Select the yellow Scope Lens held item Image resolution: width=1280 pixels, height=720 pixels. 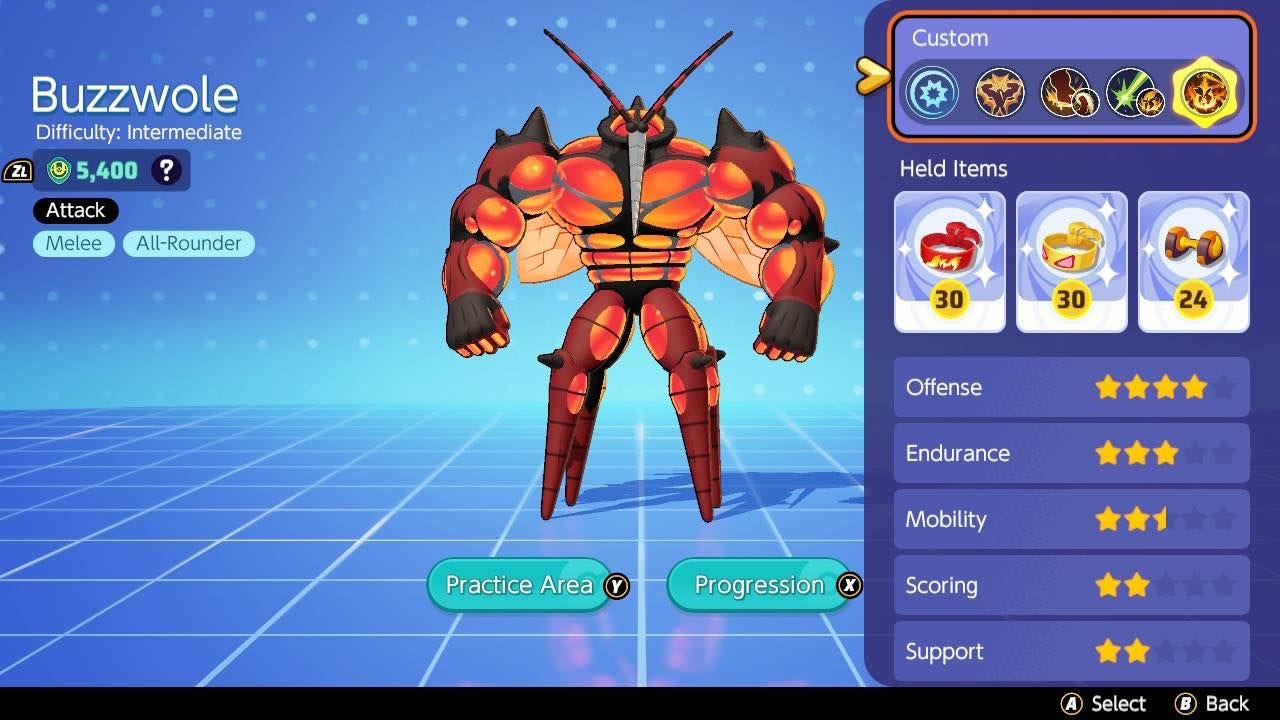tap(1071, 260)
